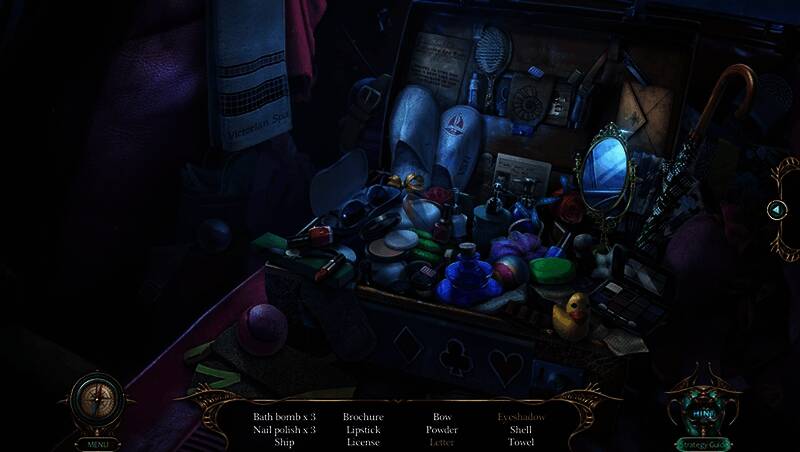Expand the side panel arrow

click(x=779, y=209)
